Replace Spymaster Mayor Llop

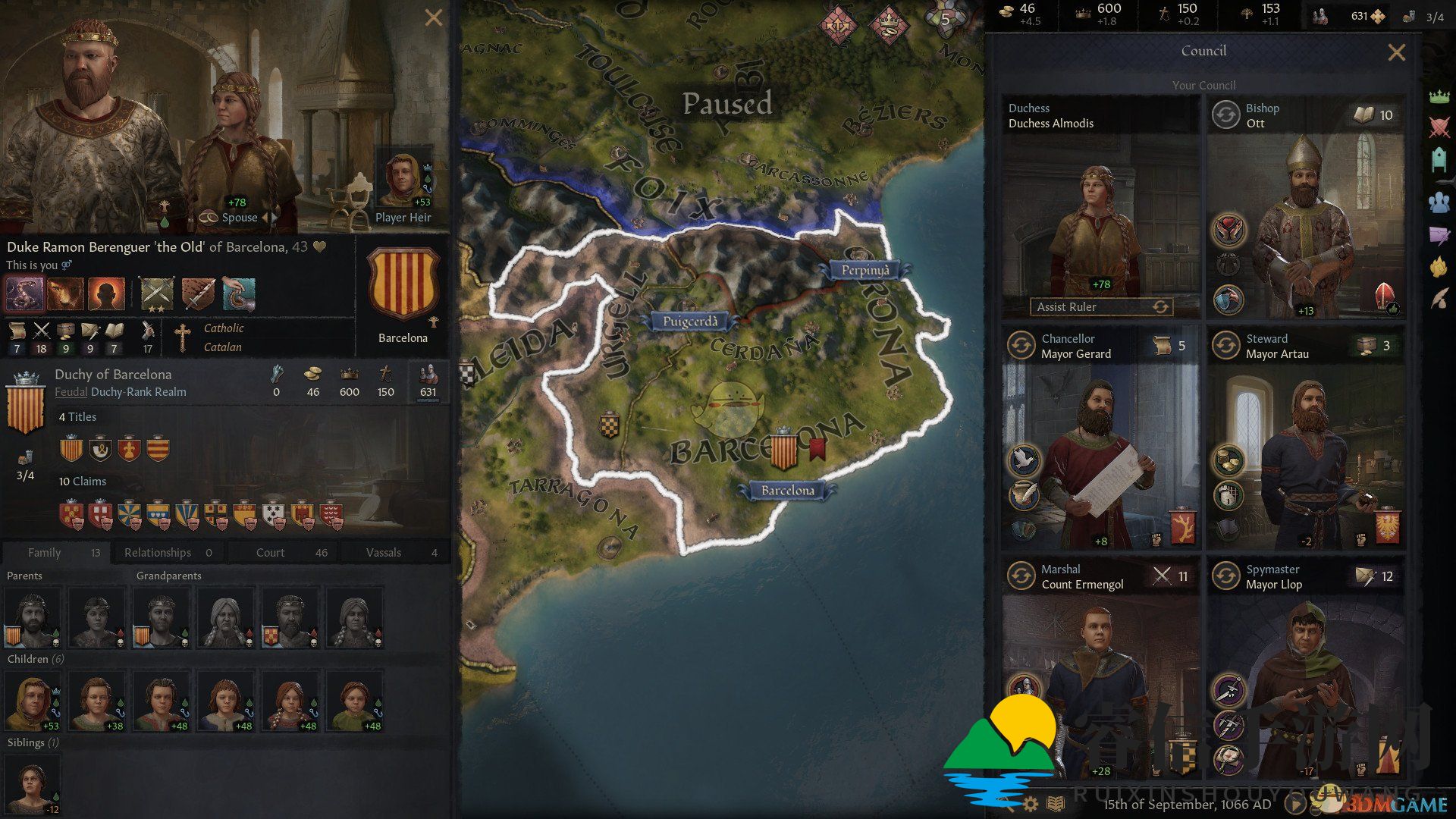click(1226, 576)
